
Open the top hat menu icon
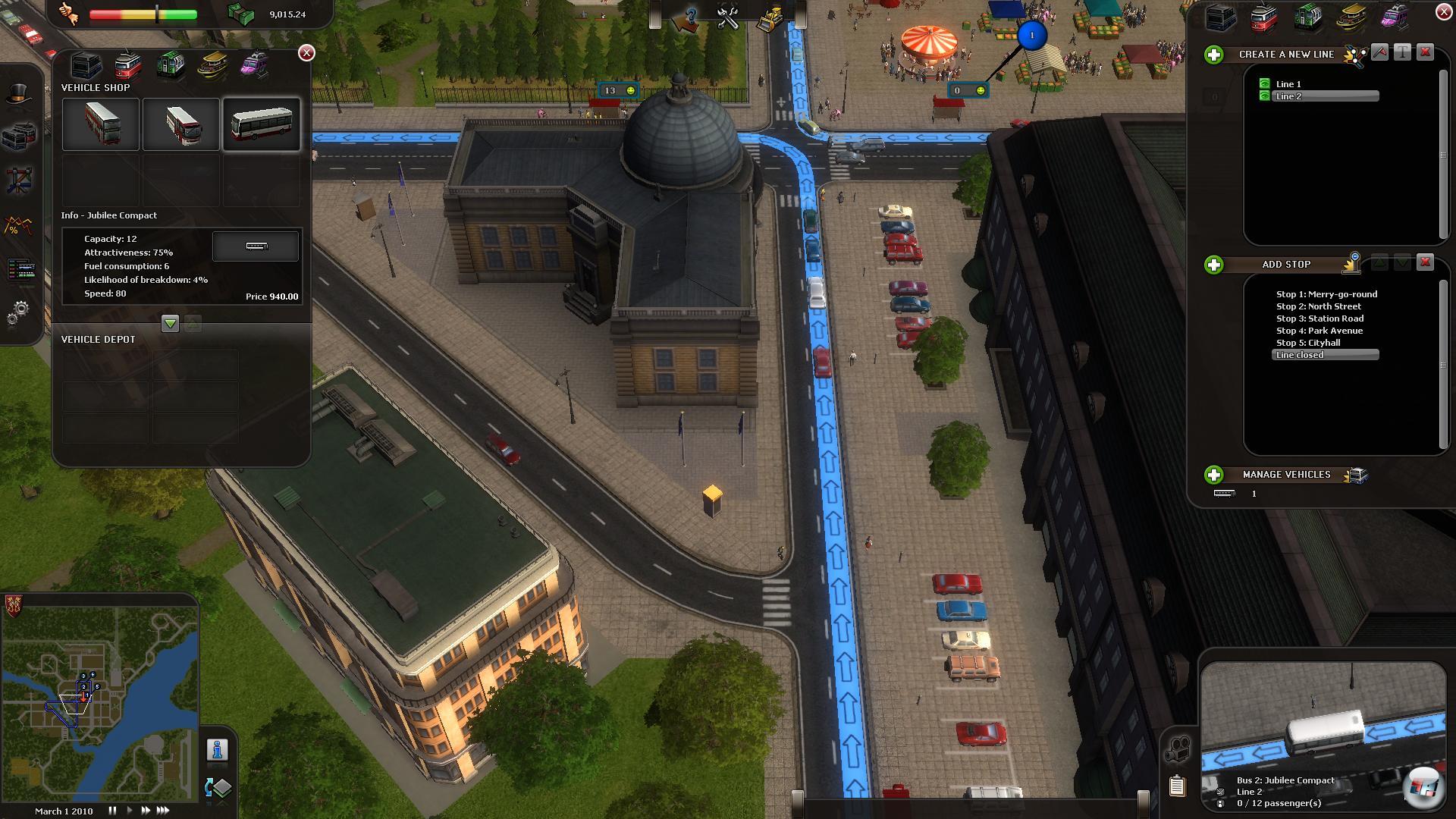(18, 93)
